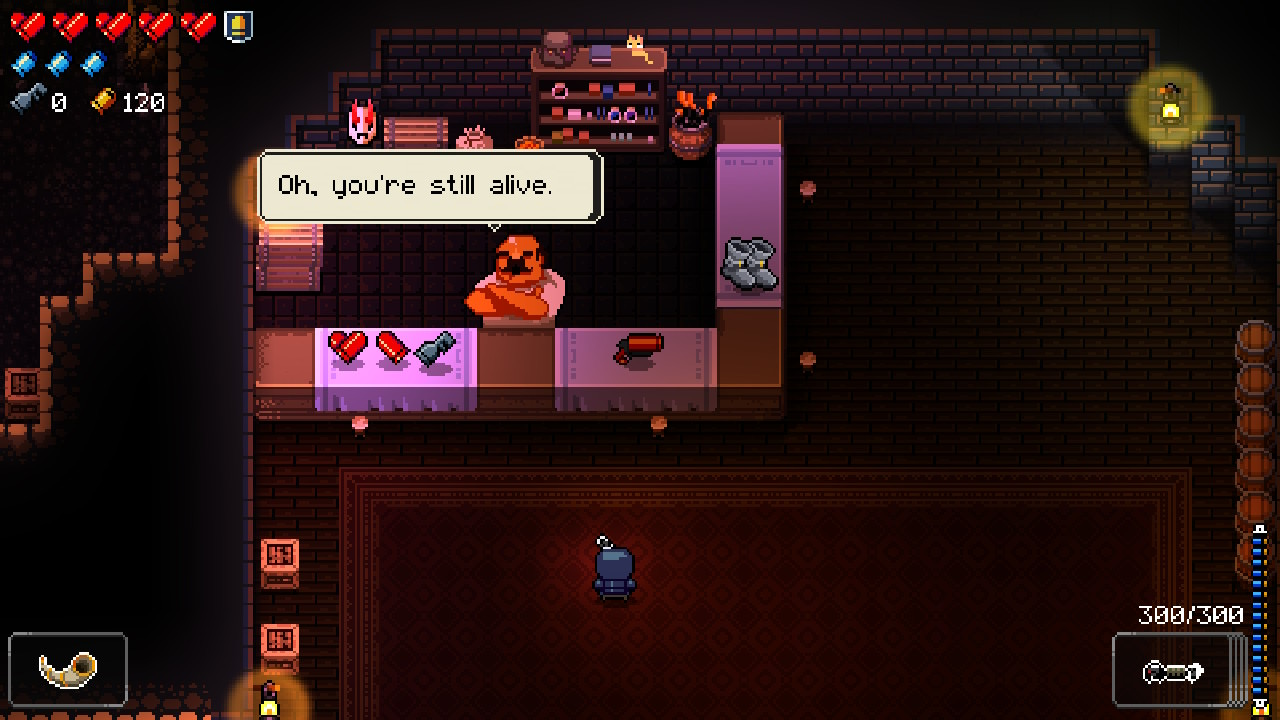This screenshot has width=1280, height=720.
Task: Click the equipped gun icon near the ammo count
Action: [1176, 672]
